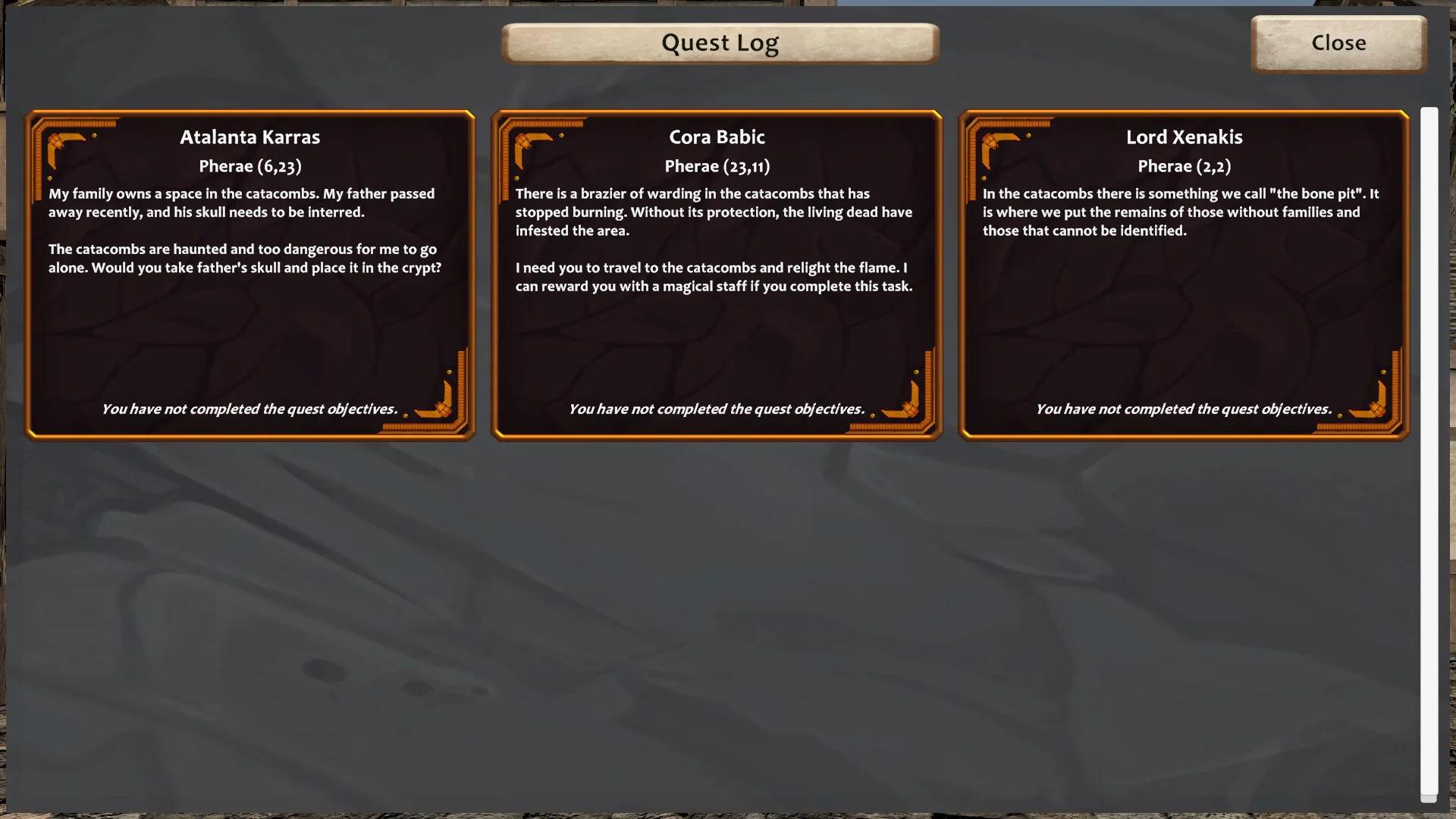The image size is (1456, 819).
Task: Open Cora Babic's brazier quest entry
Action: [x=717, y=275]
